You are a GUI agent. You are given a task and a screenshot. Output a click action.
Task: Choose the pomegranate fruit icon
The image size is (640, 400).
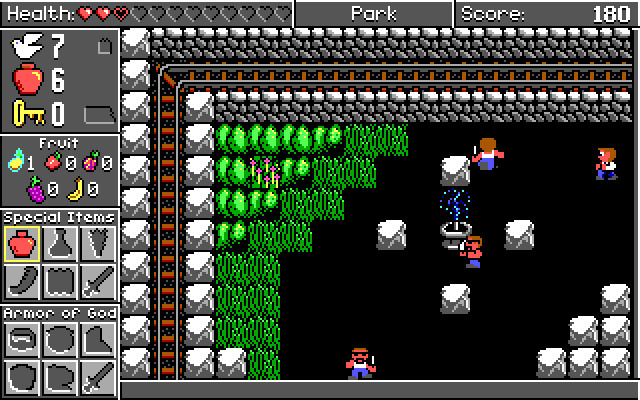(91, 162)
